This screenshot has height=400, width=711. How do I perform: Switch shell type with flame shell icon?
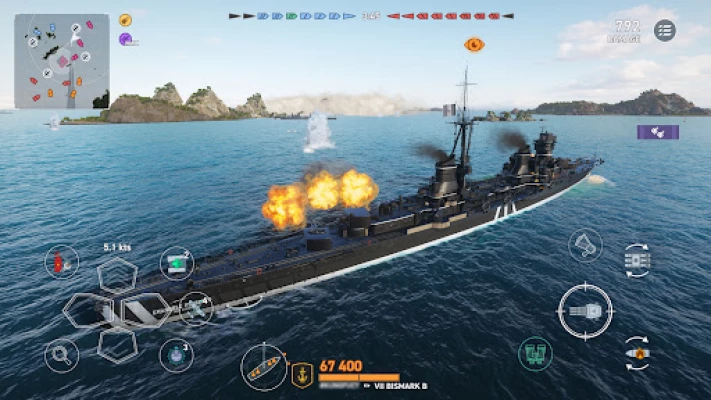[x=637, y=352]
